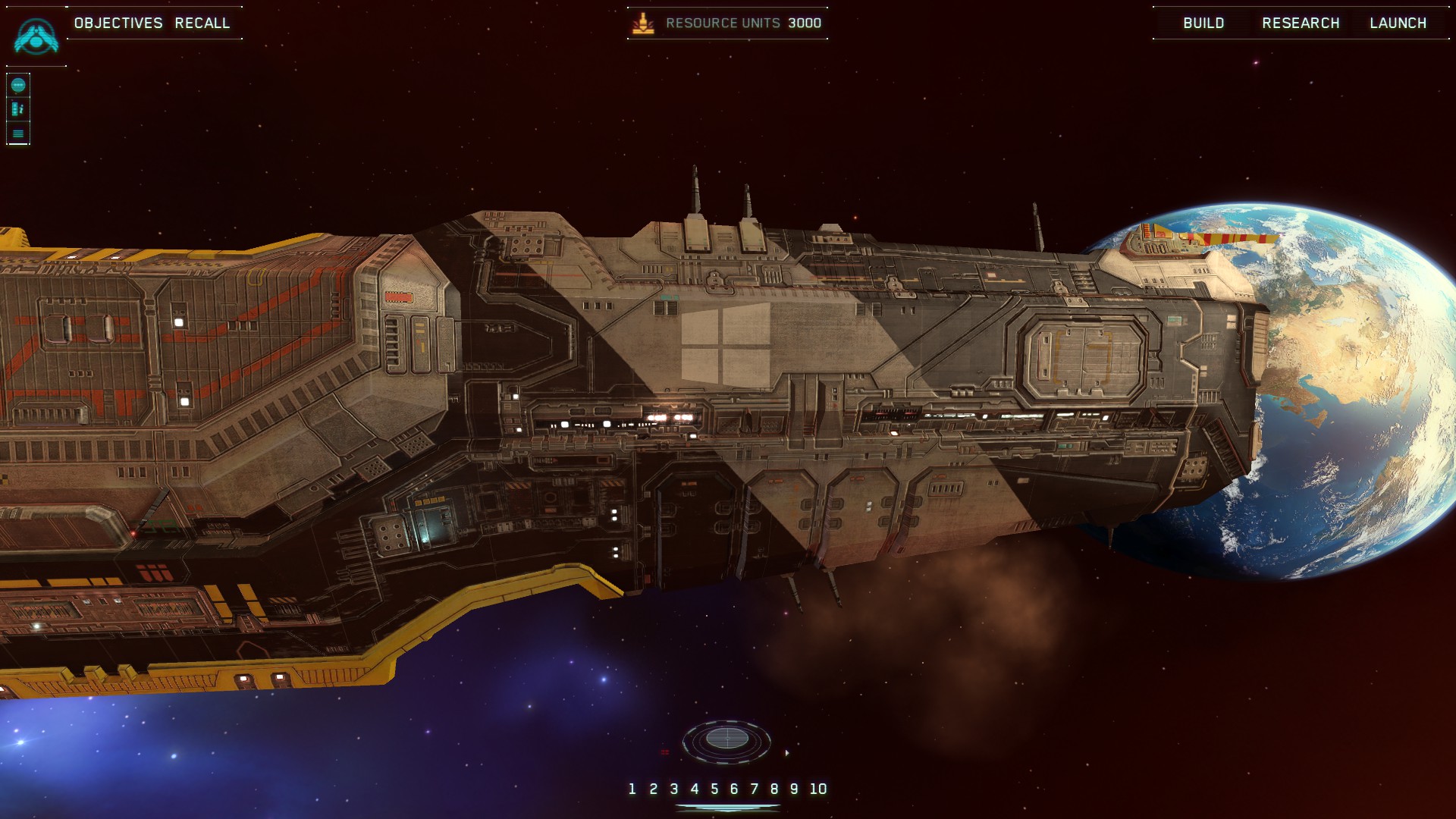This screenshot has height=819, width=1456.
Task: Switch to the RECALL tab
Action: coord(203,23)
